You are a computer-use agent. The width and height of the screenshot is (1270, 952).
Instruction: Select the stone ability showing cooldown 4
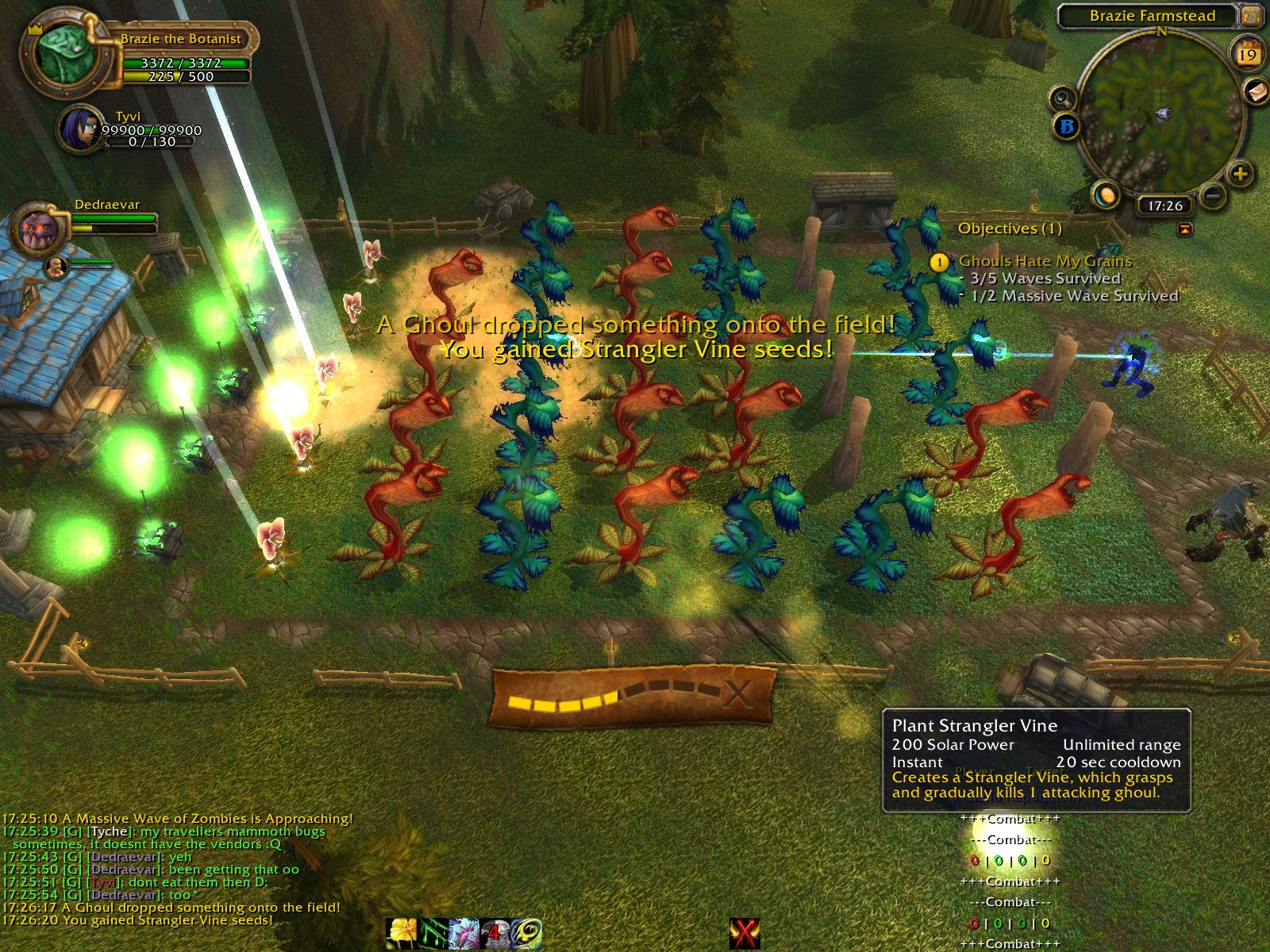click(x=495, y=933)
